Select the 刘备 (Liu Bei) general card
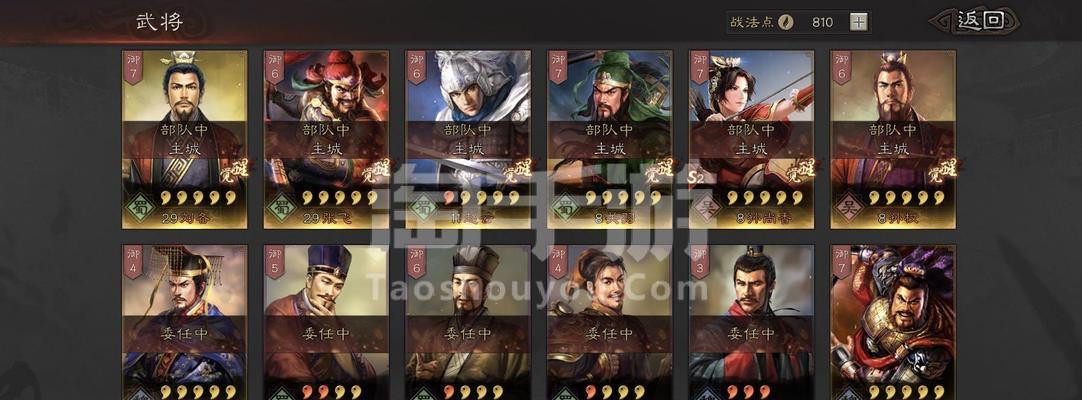 185,140
